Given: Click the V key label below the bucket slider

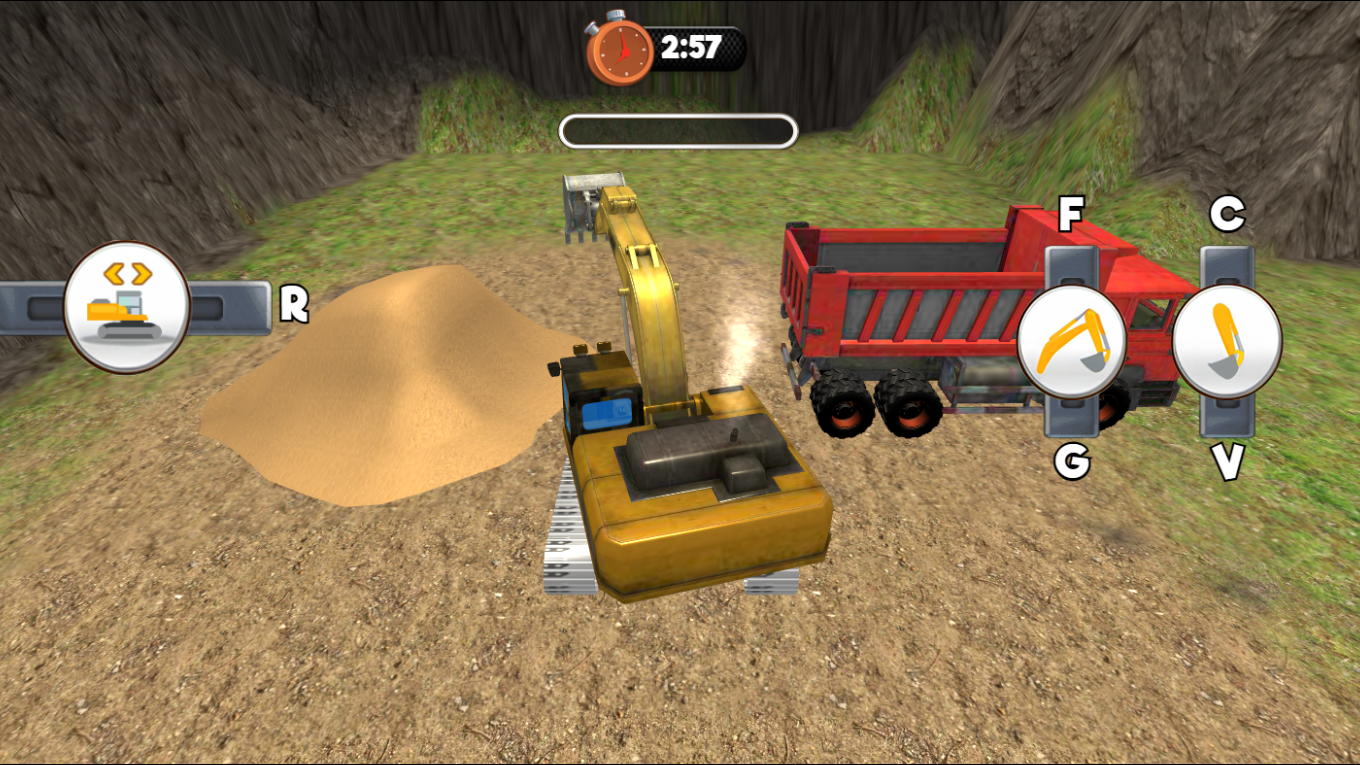Looking at the screenshot, I should [x=1226, y=464].
